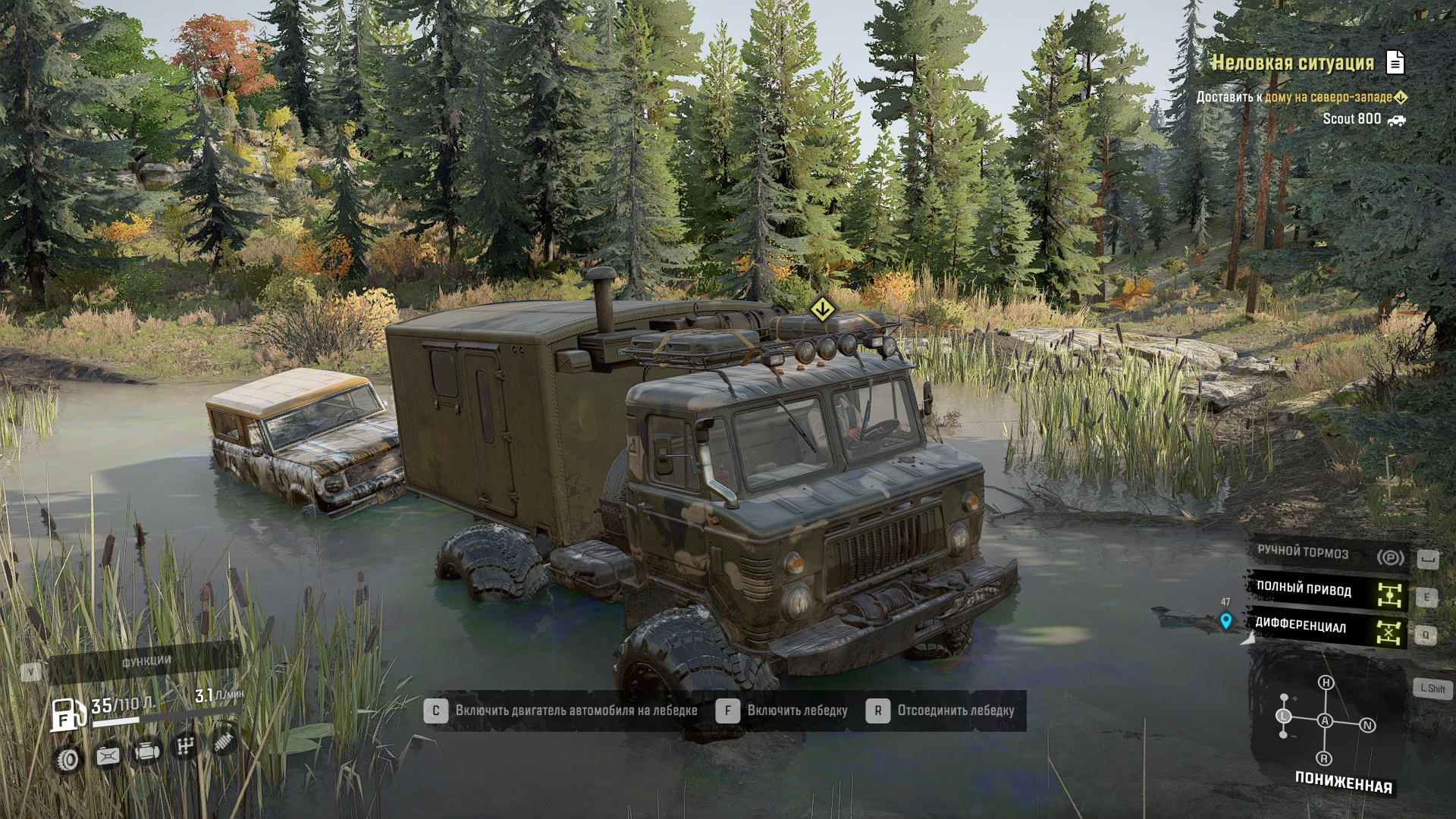The image size is (1456, 819).
Task: Shift the gearbox to H
Action: pyautogui.click(x=1326, y=682)
